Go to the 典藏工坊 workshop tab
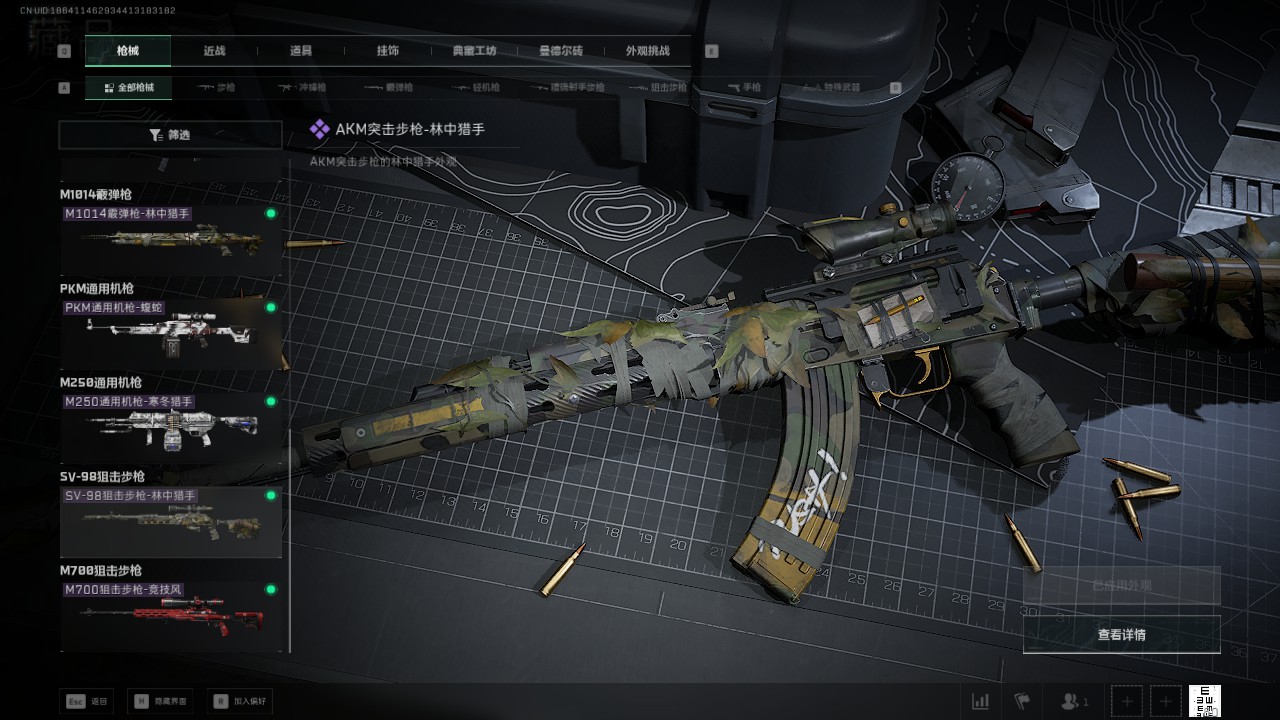 474,51
